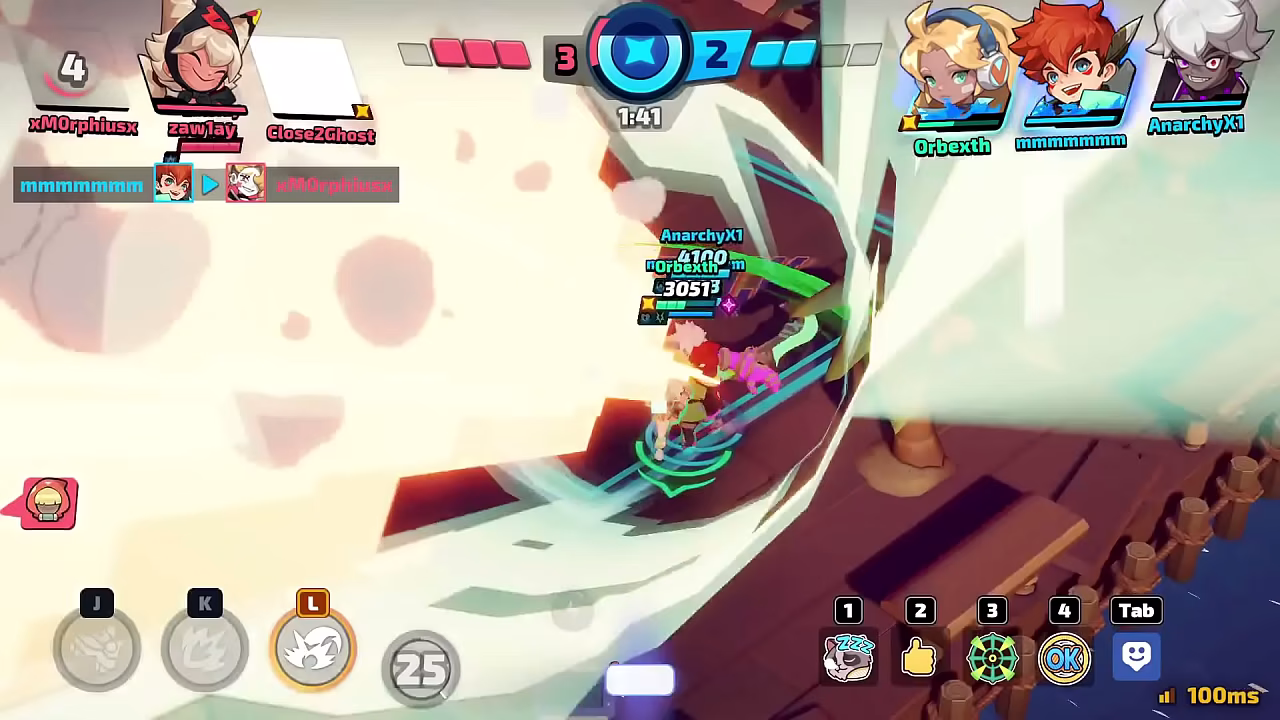This screenshot has width=1280, height=720.
Task: Activate the glowing orange-ringed ultimate ability
Action: 313,649
